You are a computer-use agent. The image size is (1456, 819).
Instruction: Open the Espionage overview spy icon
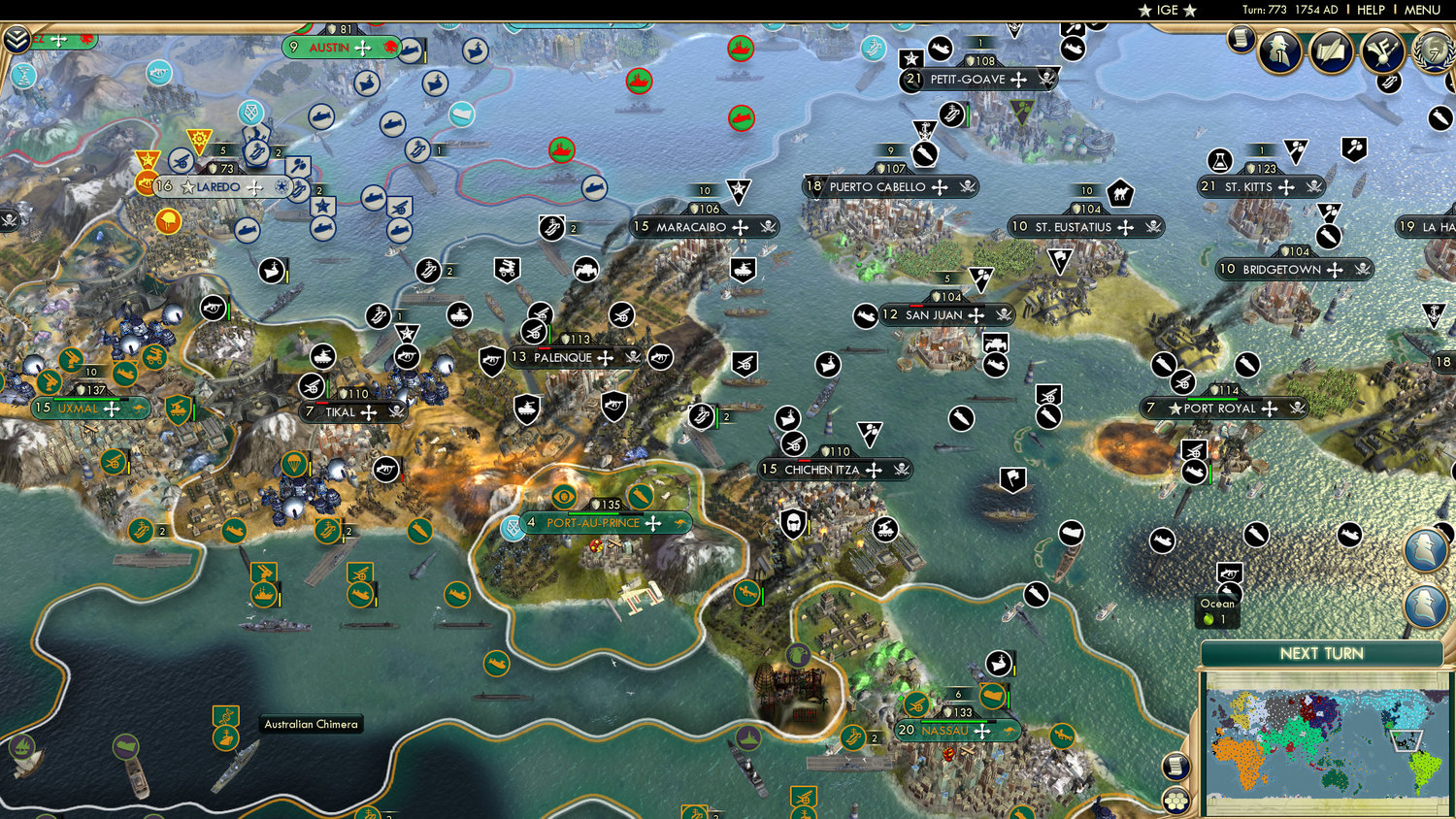tap(1279, 50)
